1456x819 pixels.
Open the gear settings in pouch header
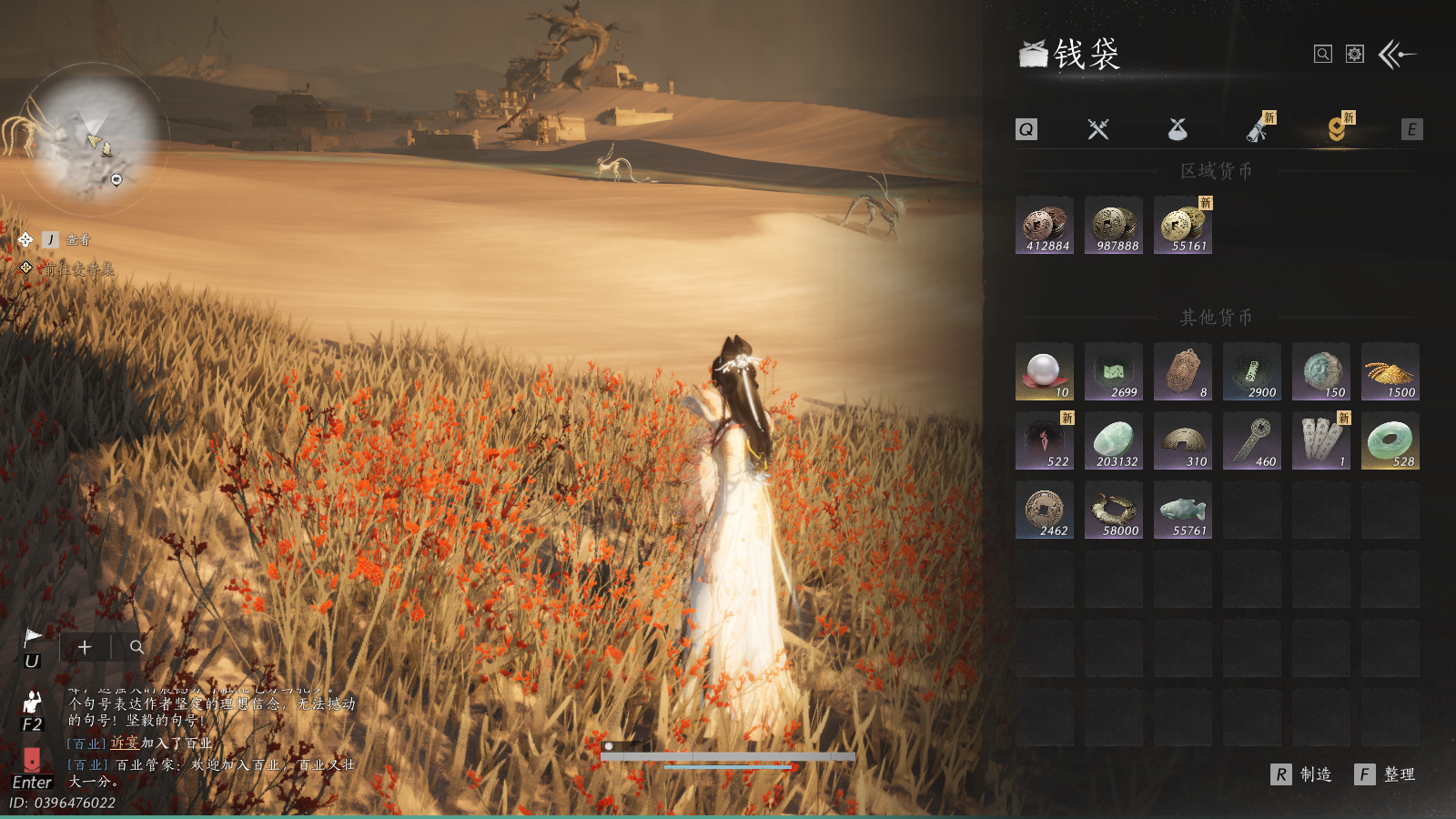click(1355, 55)
